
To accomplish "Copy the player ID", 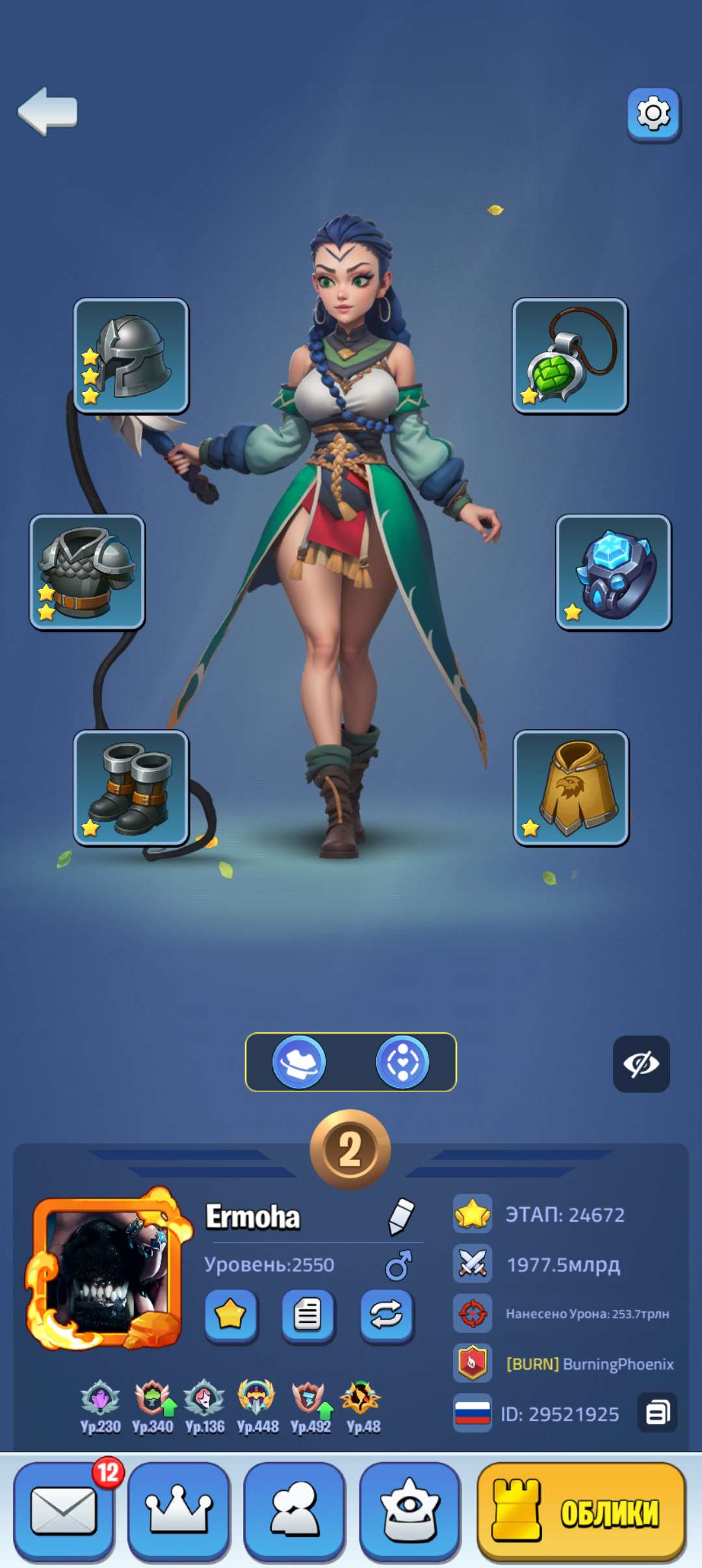I will point(657,1413).
